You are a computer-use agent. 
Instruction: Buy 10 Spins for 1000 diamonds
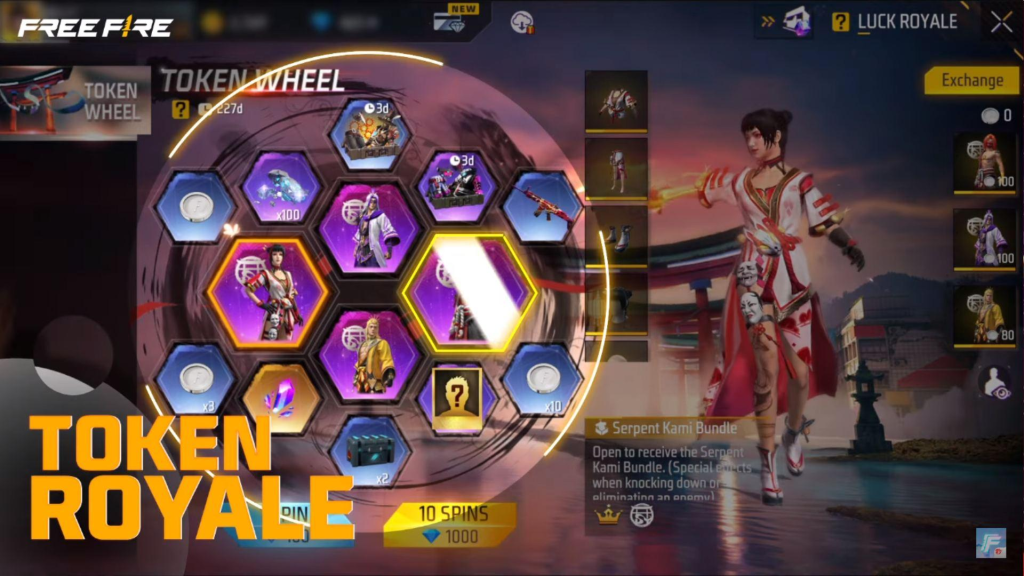450,523
